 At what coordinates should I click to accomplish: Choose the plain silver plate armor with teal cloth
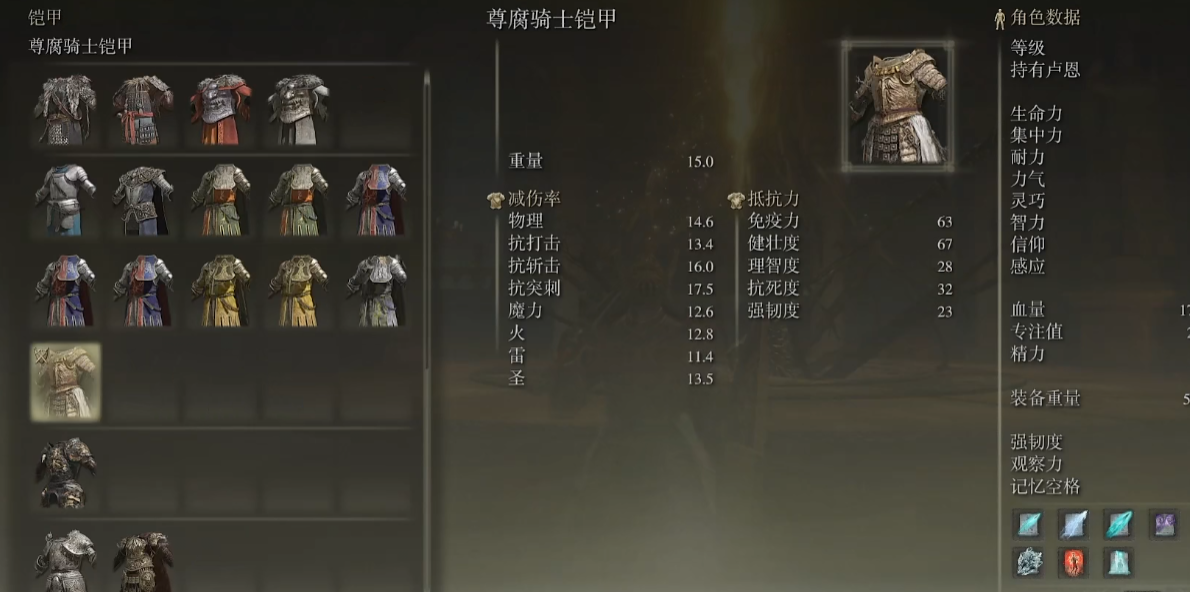point(66,199)
